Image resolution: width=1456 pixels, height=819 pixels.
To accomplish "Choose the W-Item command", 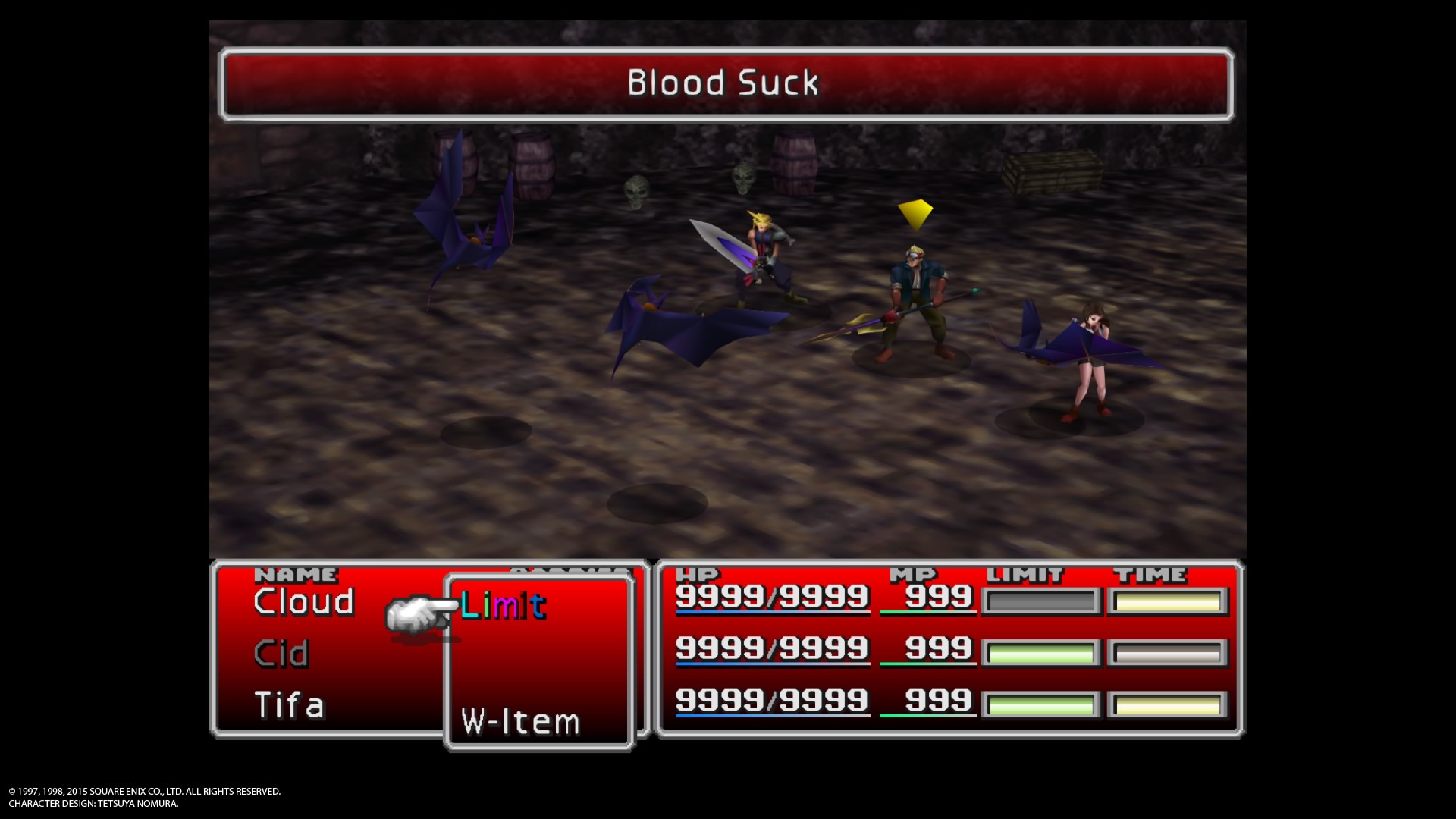I will [520, 721].
